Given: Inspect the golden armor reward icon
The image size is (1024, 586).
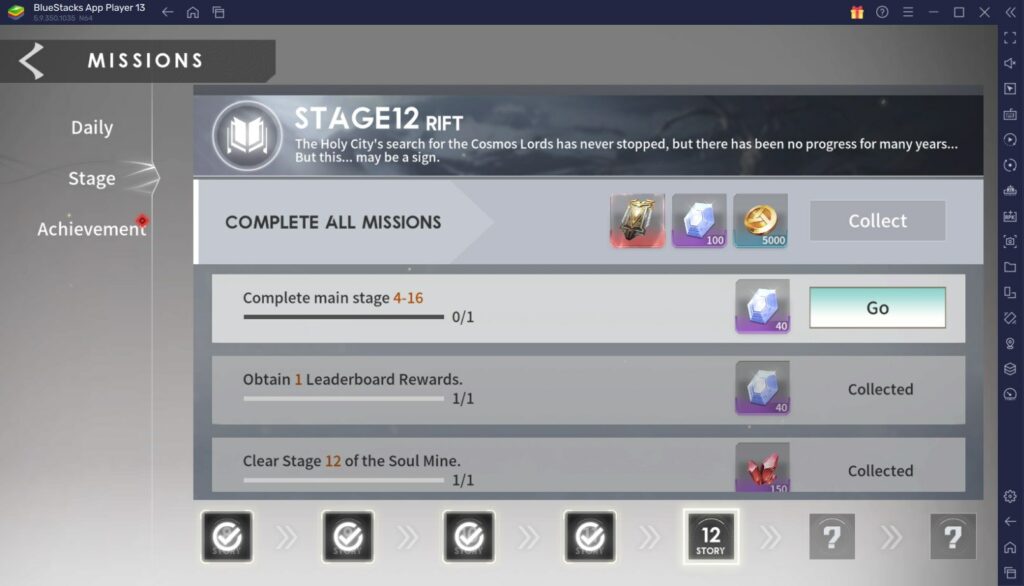Looking at the screenshot, I should [637, 220].
